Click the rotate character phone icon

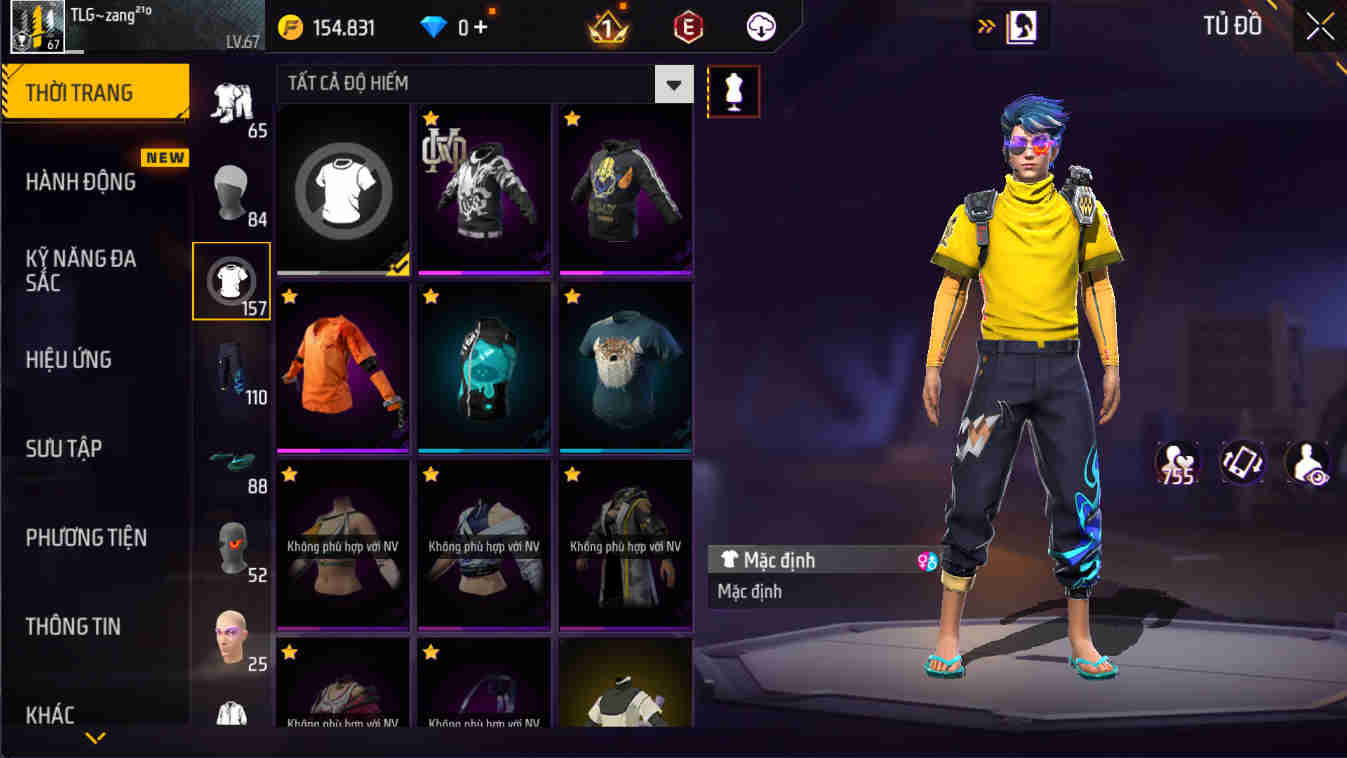coord(1243,462)
